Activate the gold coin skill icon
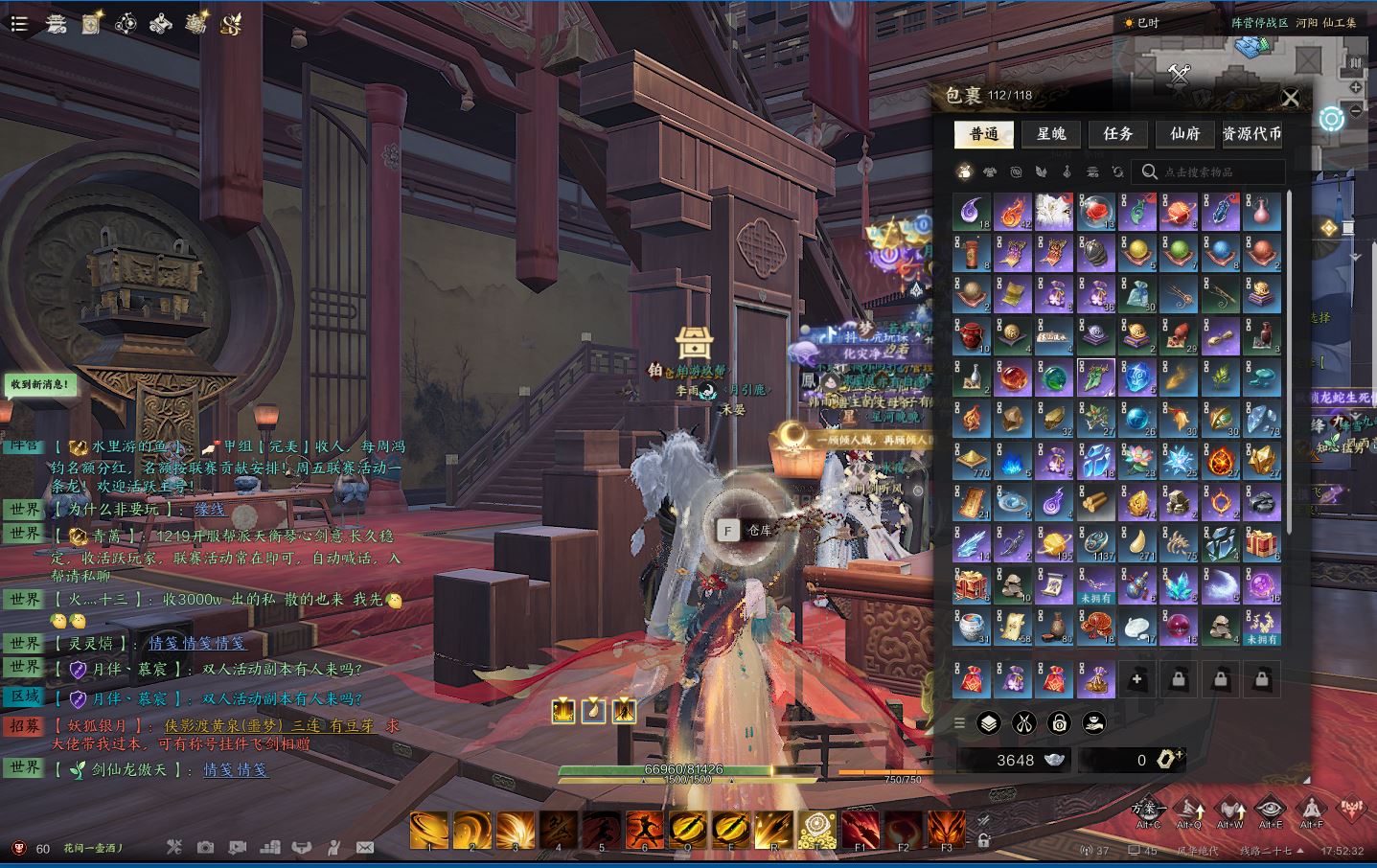 pos(817,830)
